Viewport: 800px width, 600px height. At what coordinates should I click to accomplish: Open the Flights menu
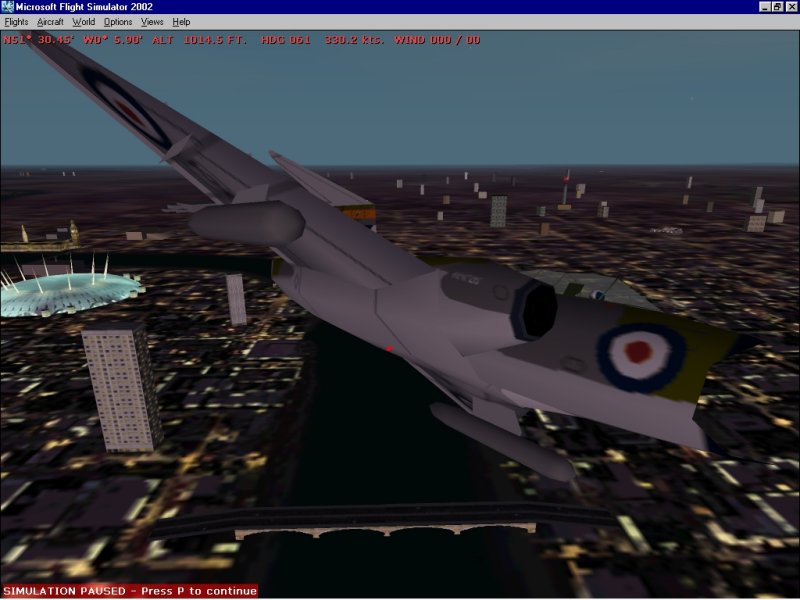17,21
